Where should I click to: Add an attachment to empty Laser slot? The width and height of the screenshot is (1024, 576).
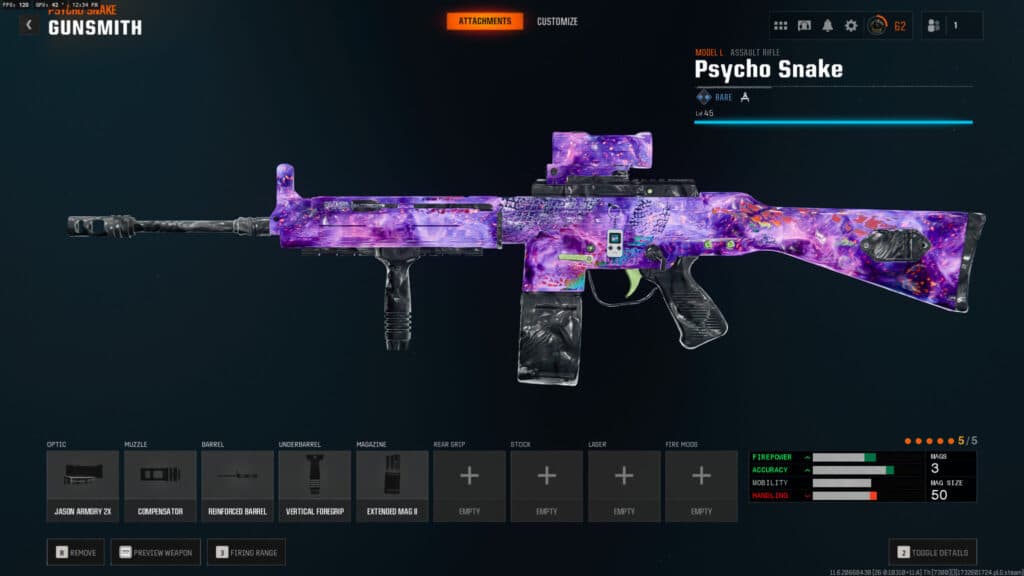click(x=624, y=485)
